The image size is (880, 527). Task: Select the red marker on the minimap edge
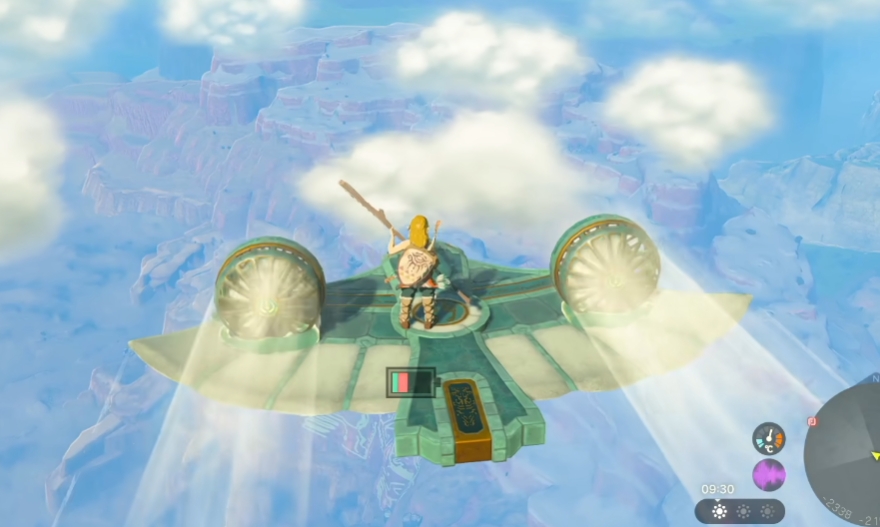[x=813, y=422]
